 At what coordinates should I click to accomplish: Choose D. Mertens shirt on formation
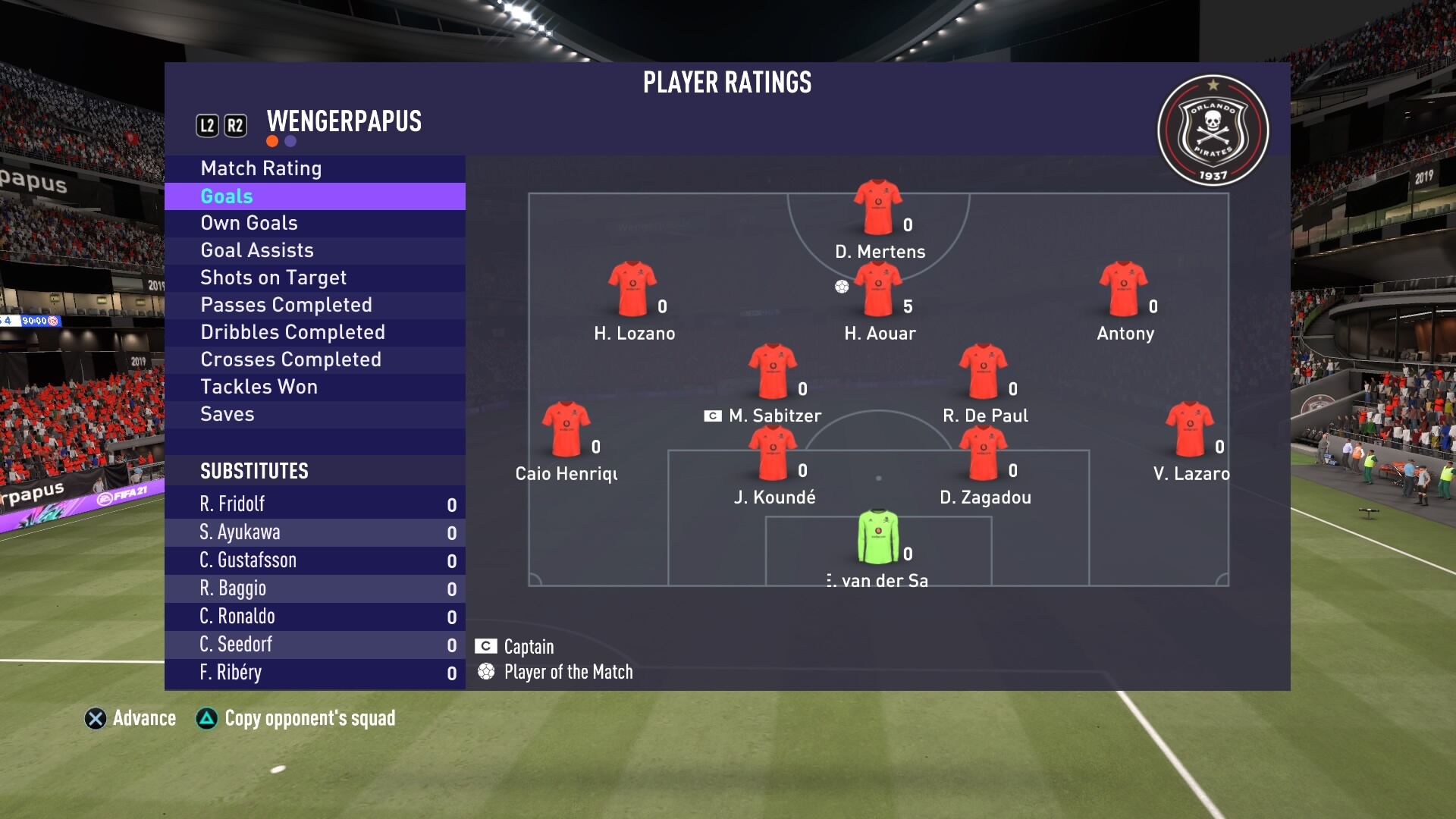coord(878,207)
